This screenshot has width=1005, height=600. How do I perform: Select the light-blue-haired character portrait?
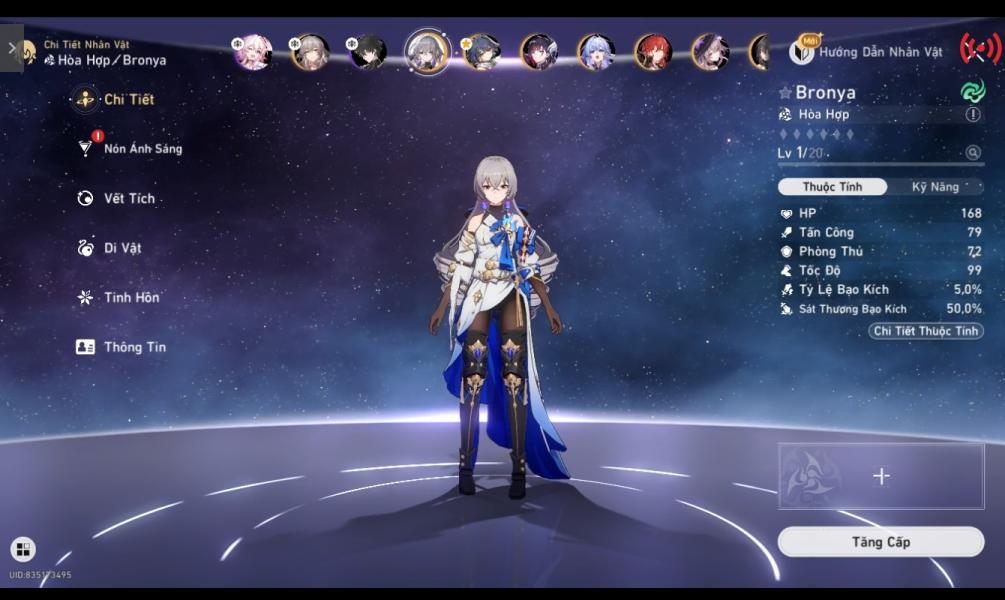tap(596, 51)
